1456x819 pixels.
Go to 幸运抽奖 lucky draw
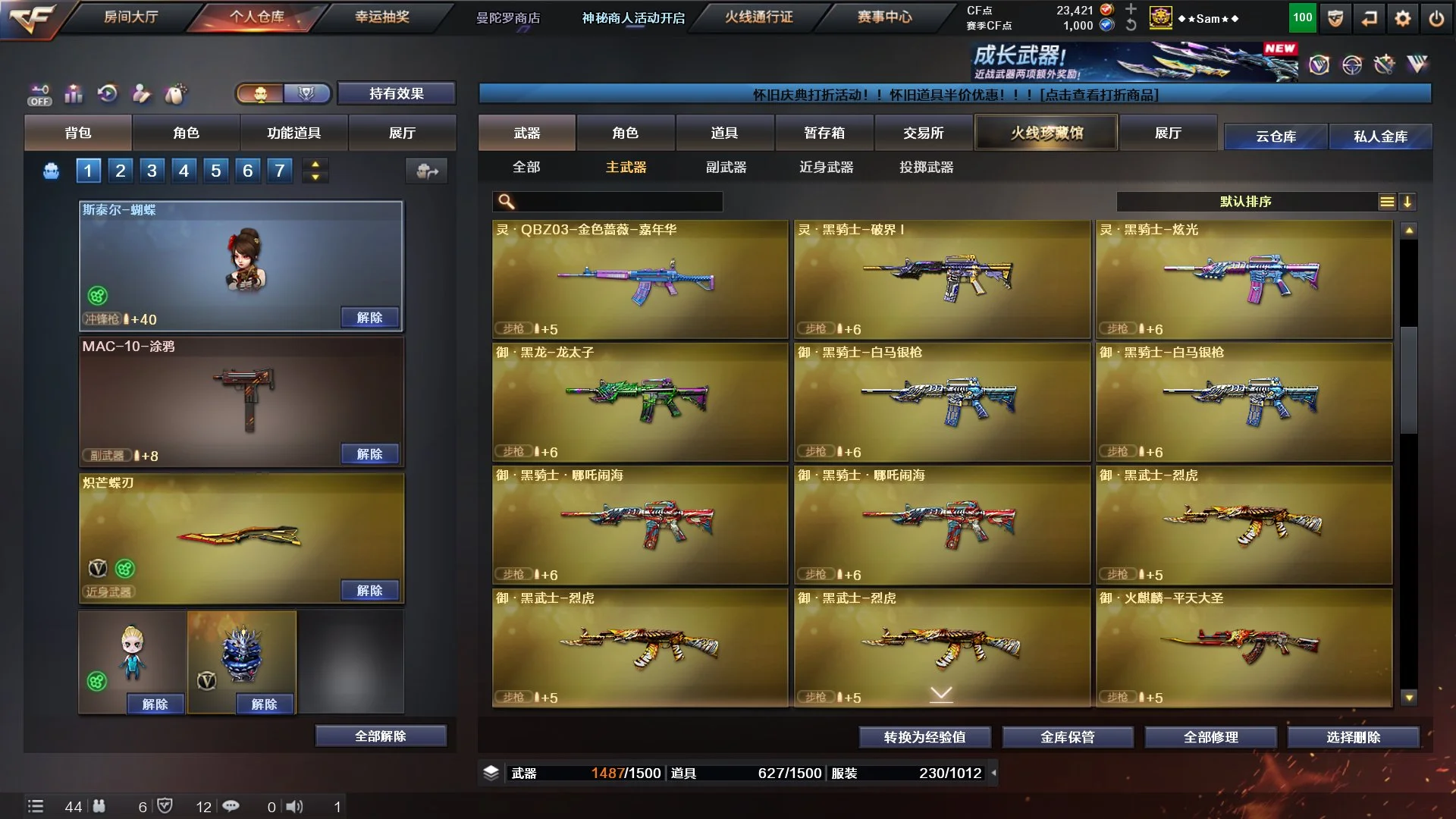point(382,17)
